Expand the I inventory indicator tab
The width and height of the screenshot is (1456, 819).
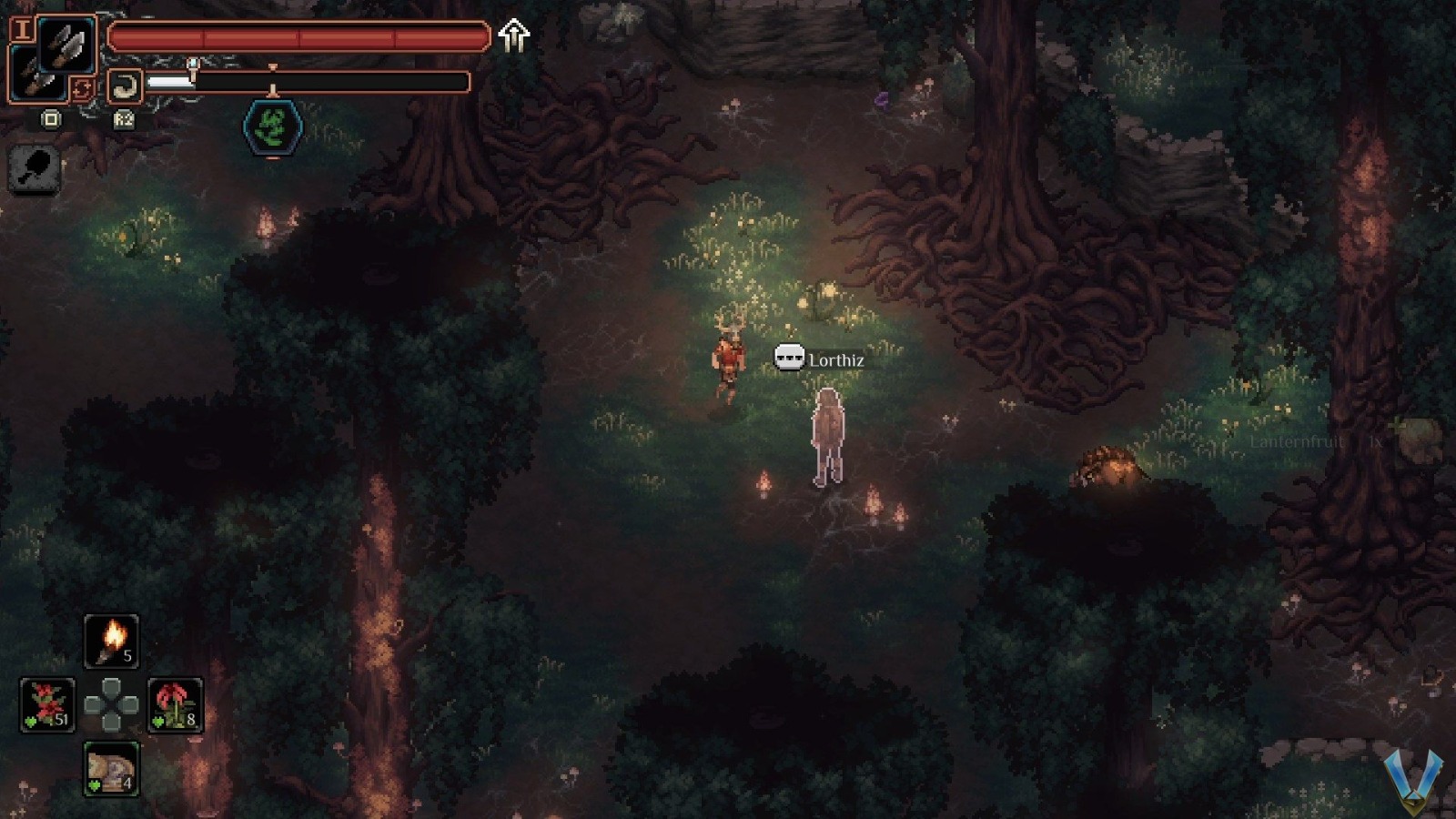[x=24, y=29]
